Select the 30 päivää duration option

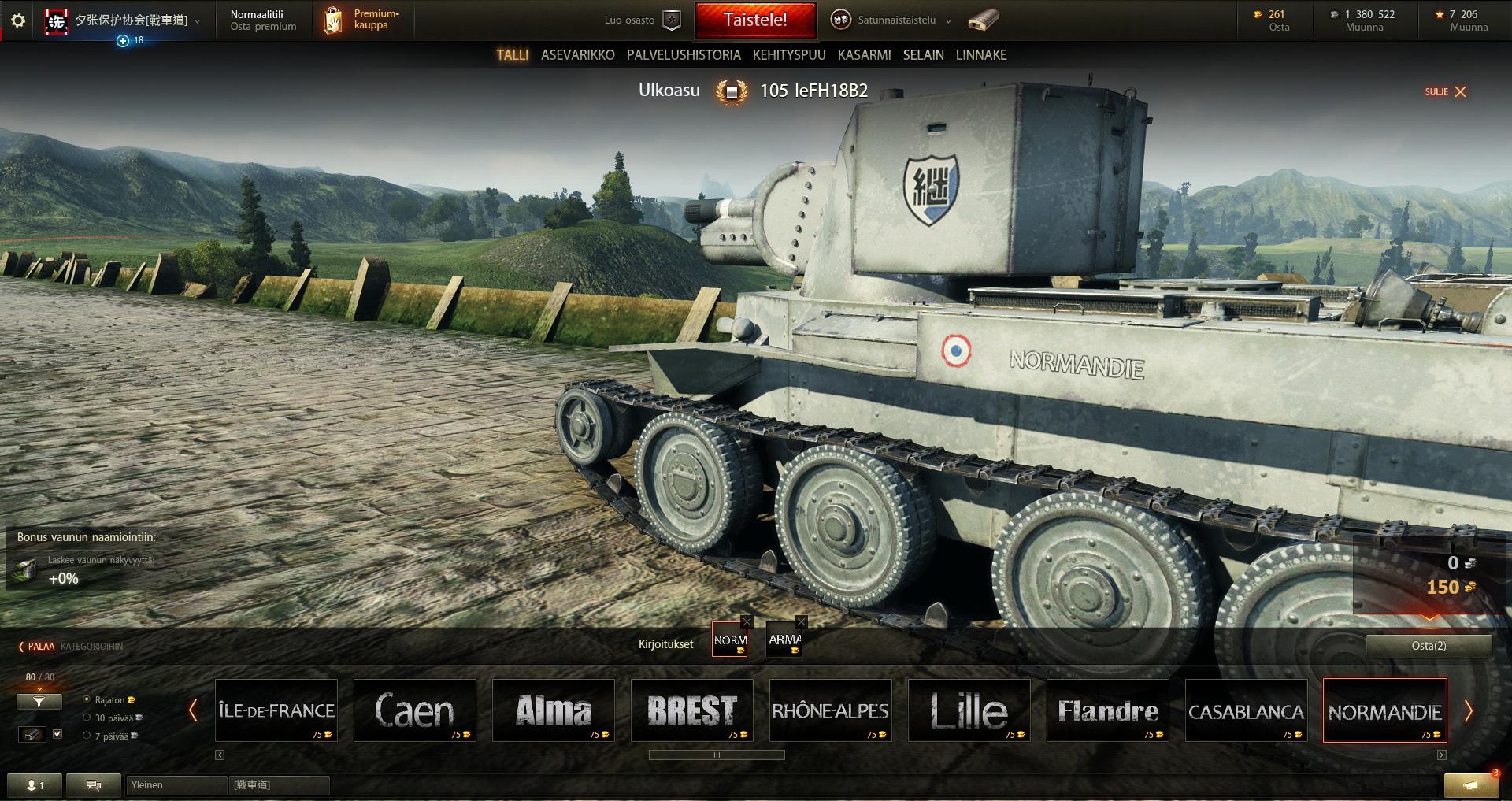pos(87,718)
